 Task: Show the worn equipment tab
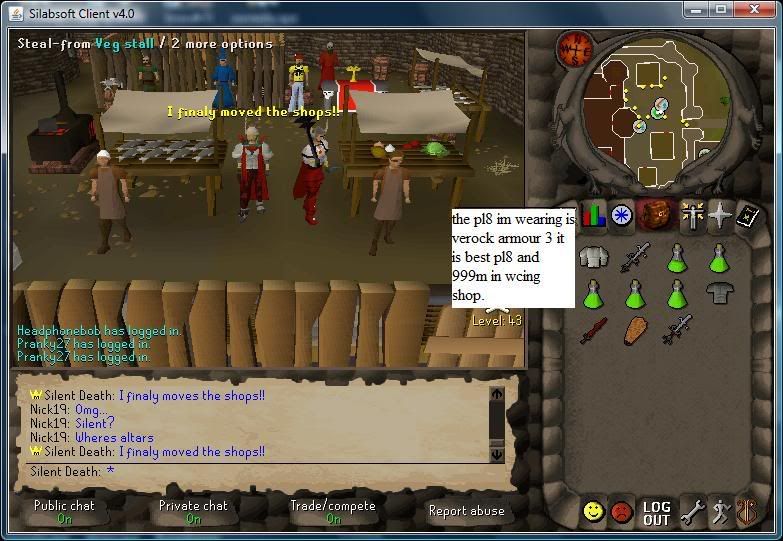[x=690, y=215]
